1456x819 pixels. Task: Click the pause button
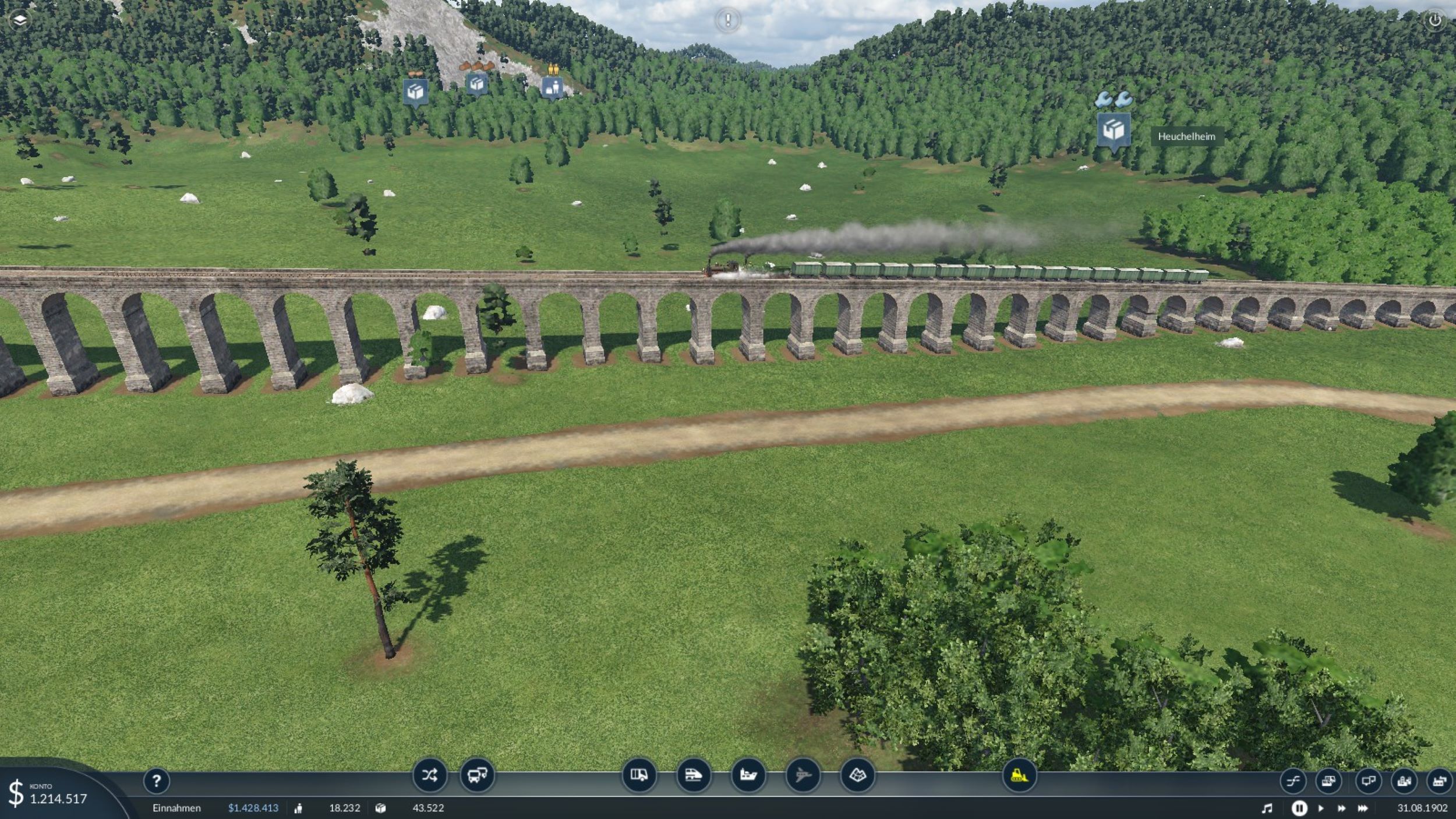(1299, 808)
